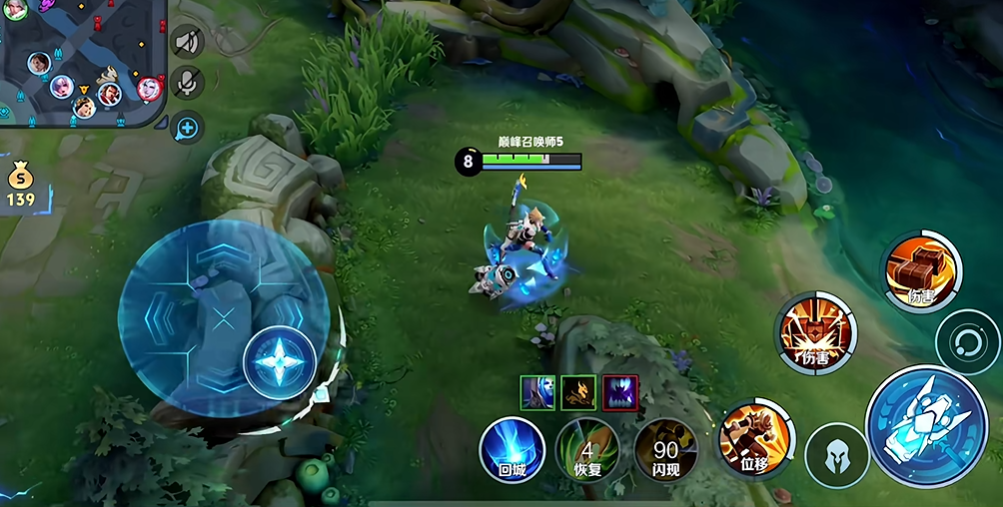Use the 恢复 restore ability
Image resolution: width=1003 pixels, height=507 pixels.
pyautogui.click(x=588, y=449)
